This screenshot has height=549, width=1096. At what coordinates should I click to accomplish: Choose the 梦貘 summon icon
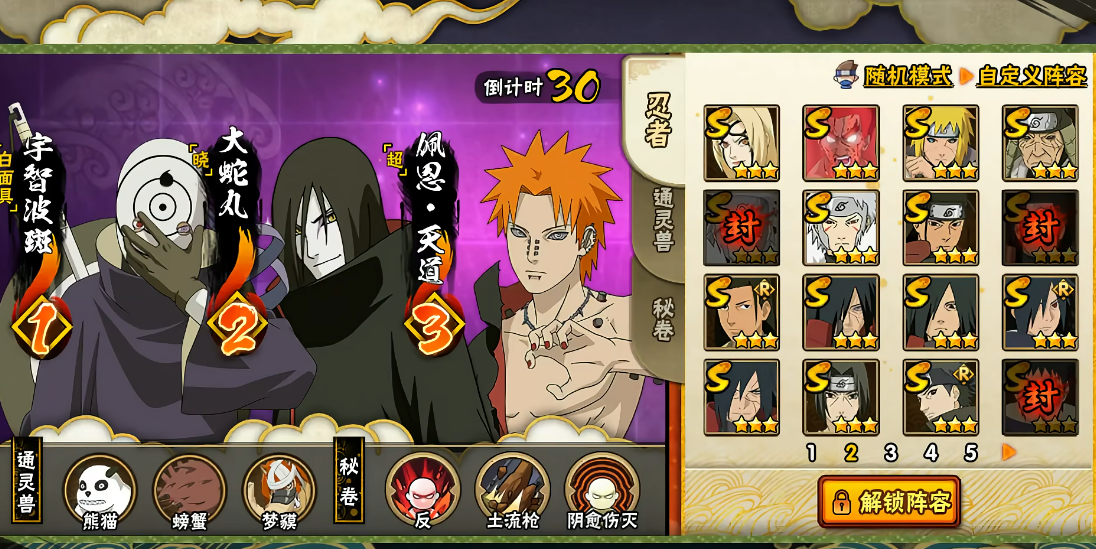pyautogui.click(x=279, y=491)
